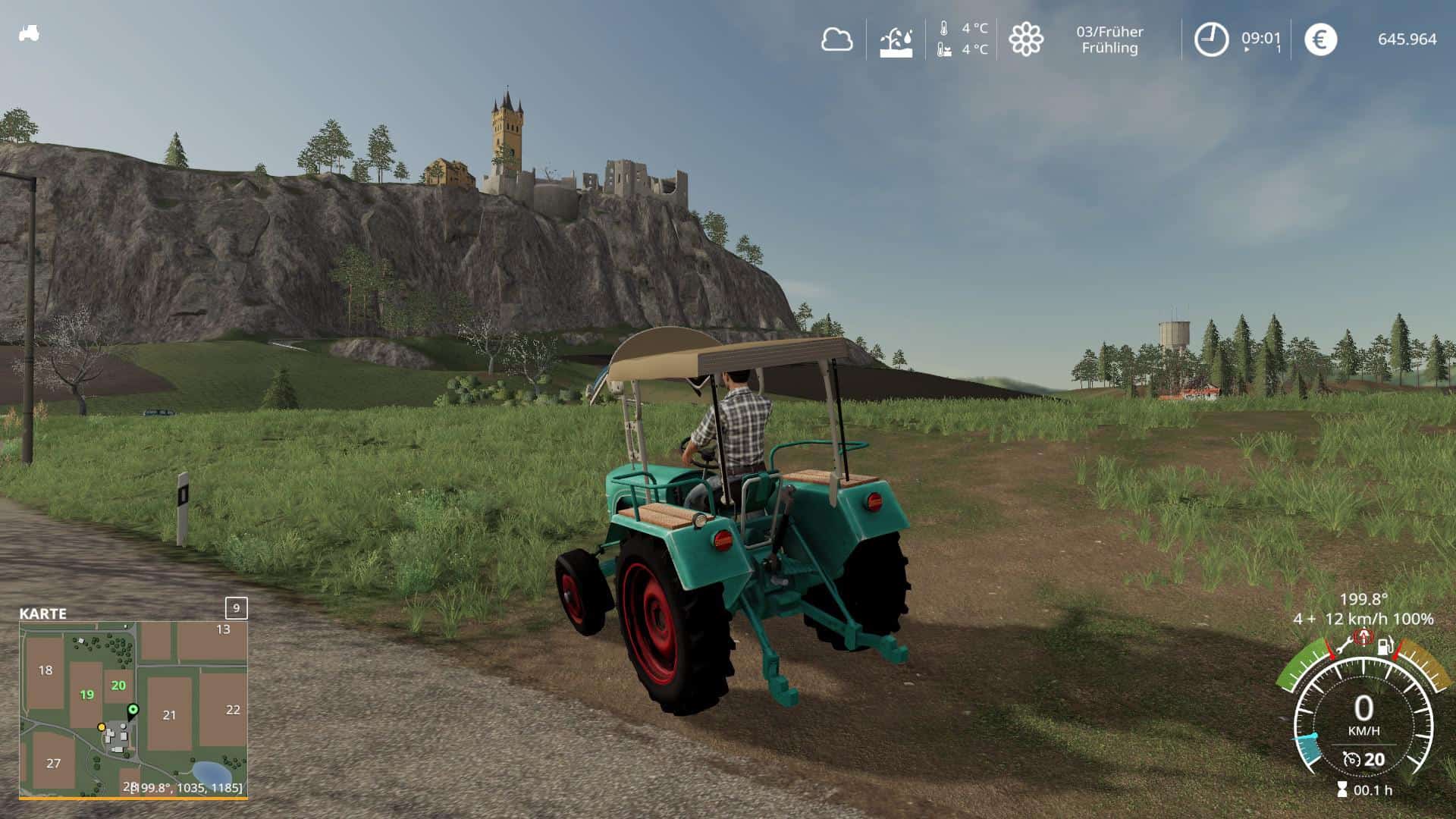The image size is (1456, 819).
Task: Click the wrench damage icon on the gauge
Action: coord(1343,647)
